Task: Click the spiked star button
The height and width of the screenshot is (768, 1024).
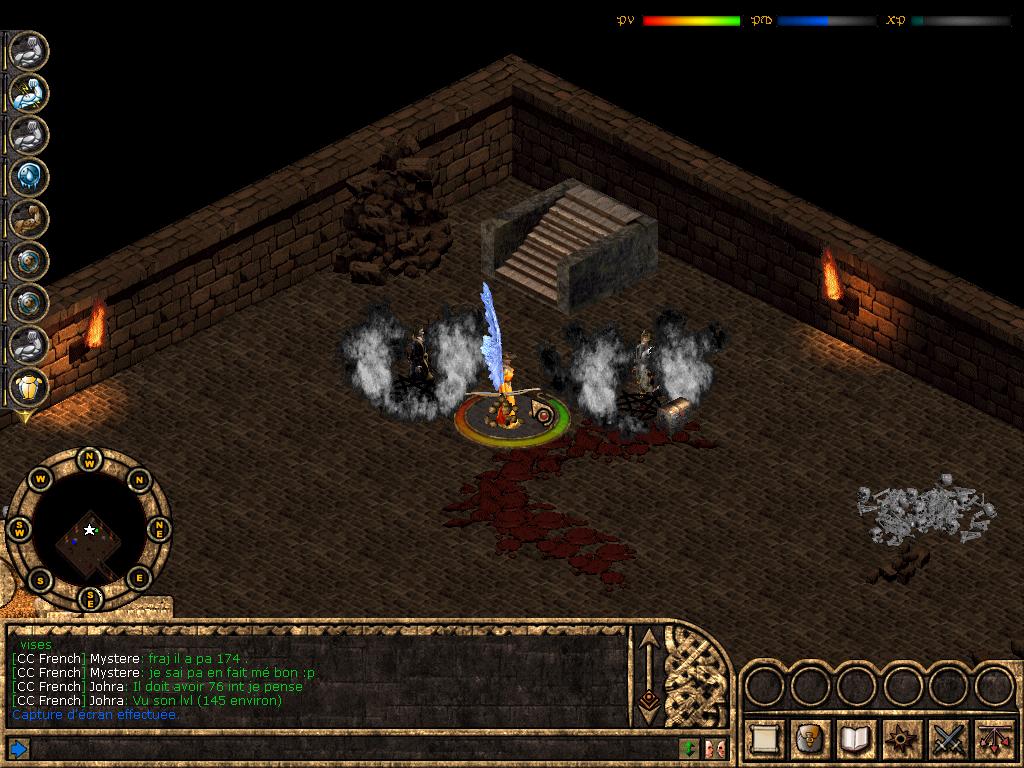Action: 903,739
